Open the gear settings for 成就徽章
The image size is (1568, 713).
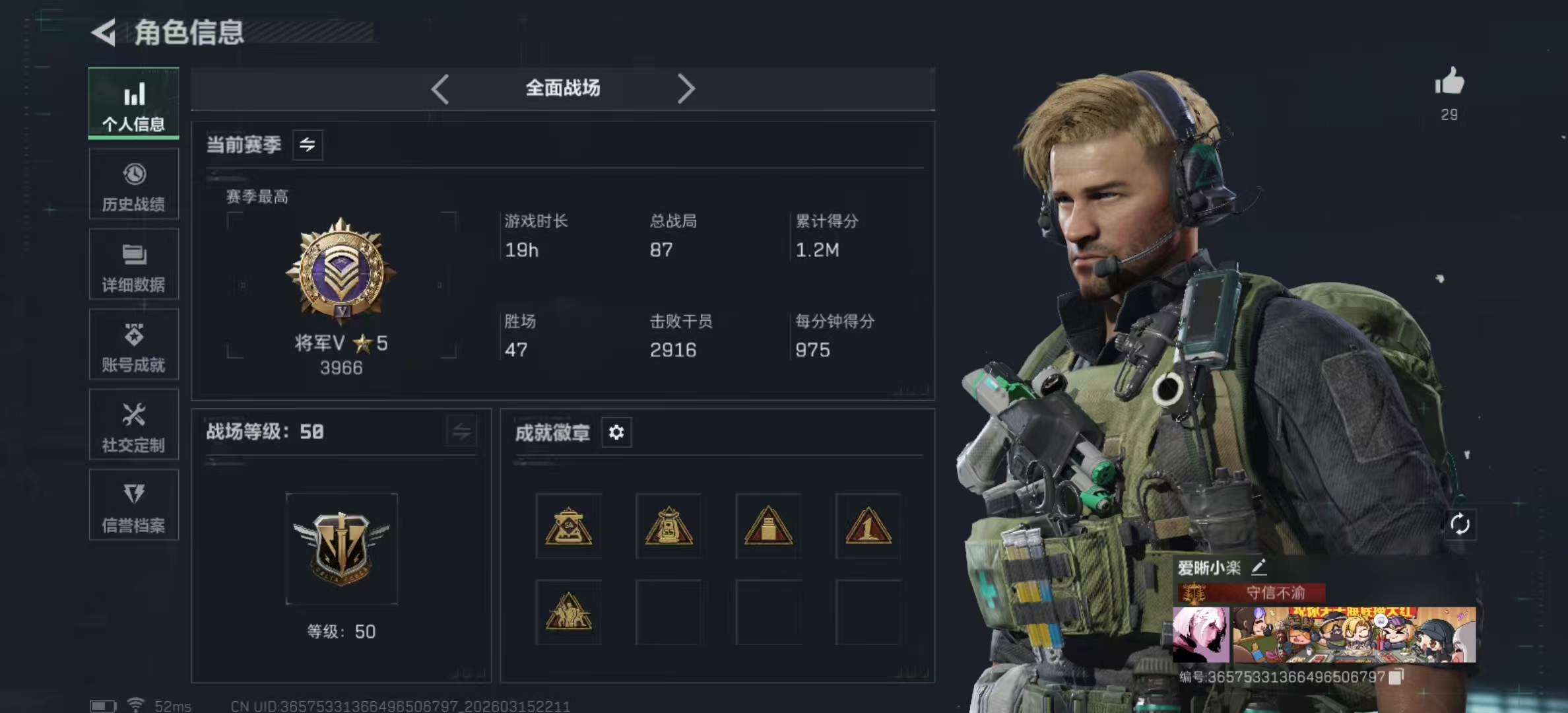coord(616,432)
